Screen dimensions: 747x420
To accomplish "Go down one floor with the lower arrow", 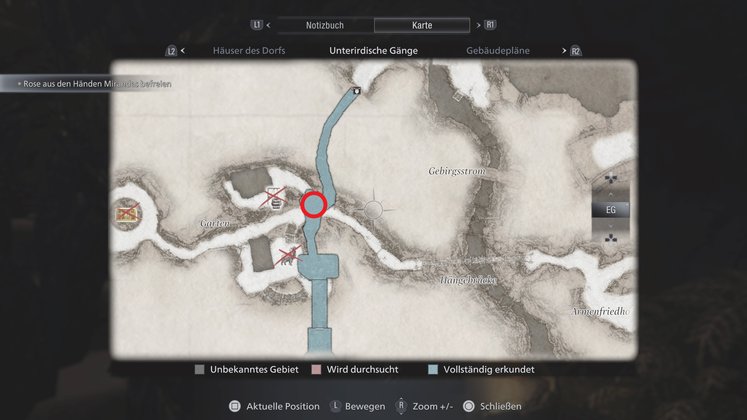I will coord(610,238).
